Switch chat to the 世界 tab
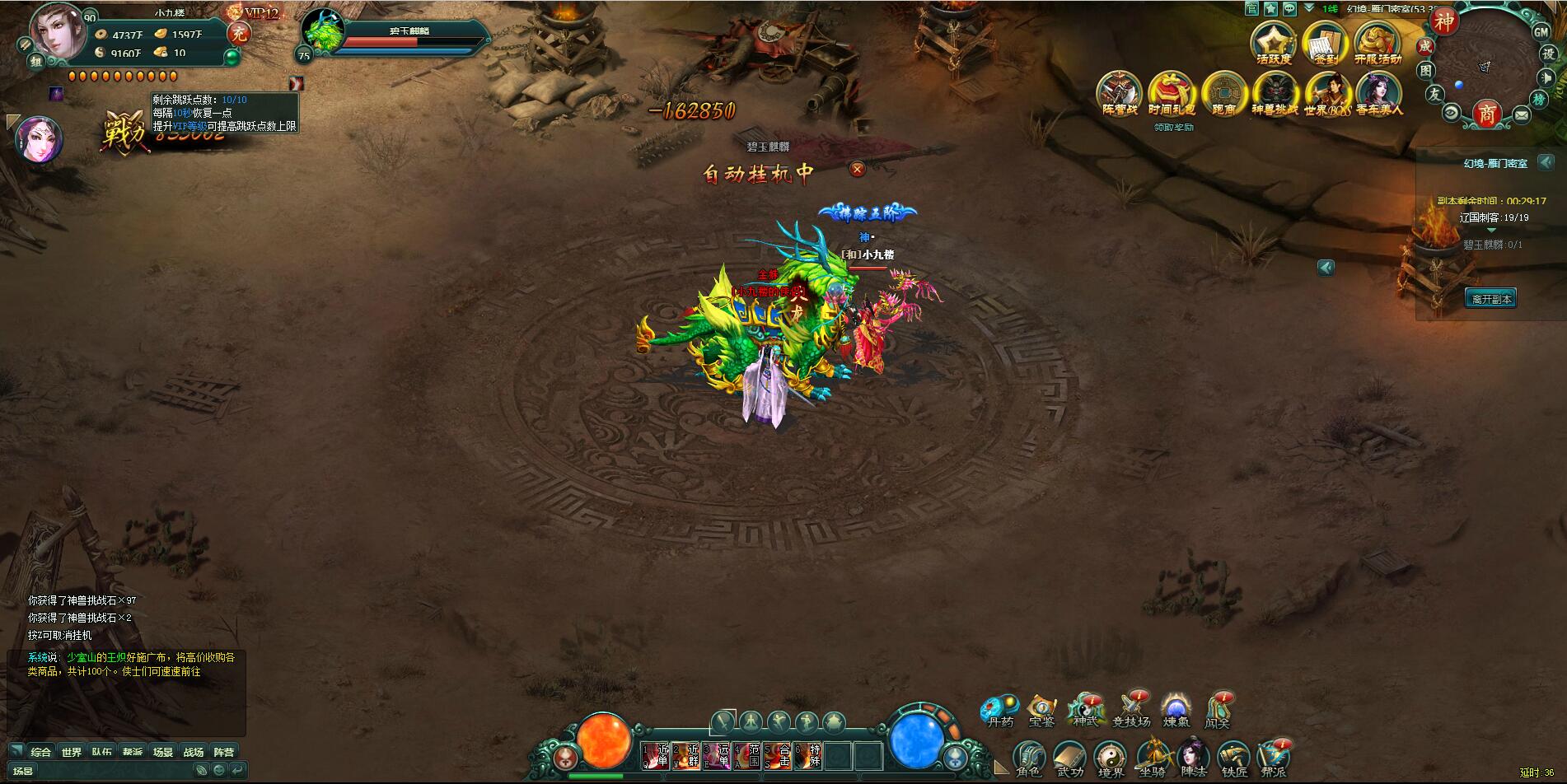Screen dimensions: 1567x784 pos(72,752)
